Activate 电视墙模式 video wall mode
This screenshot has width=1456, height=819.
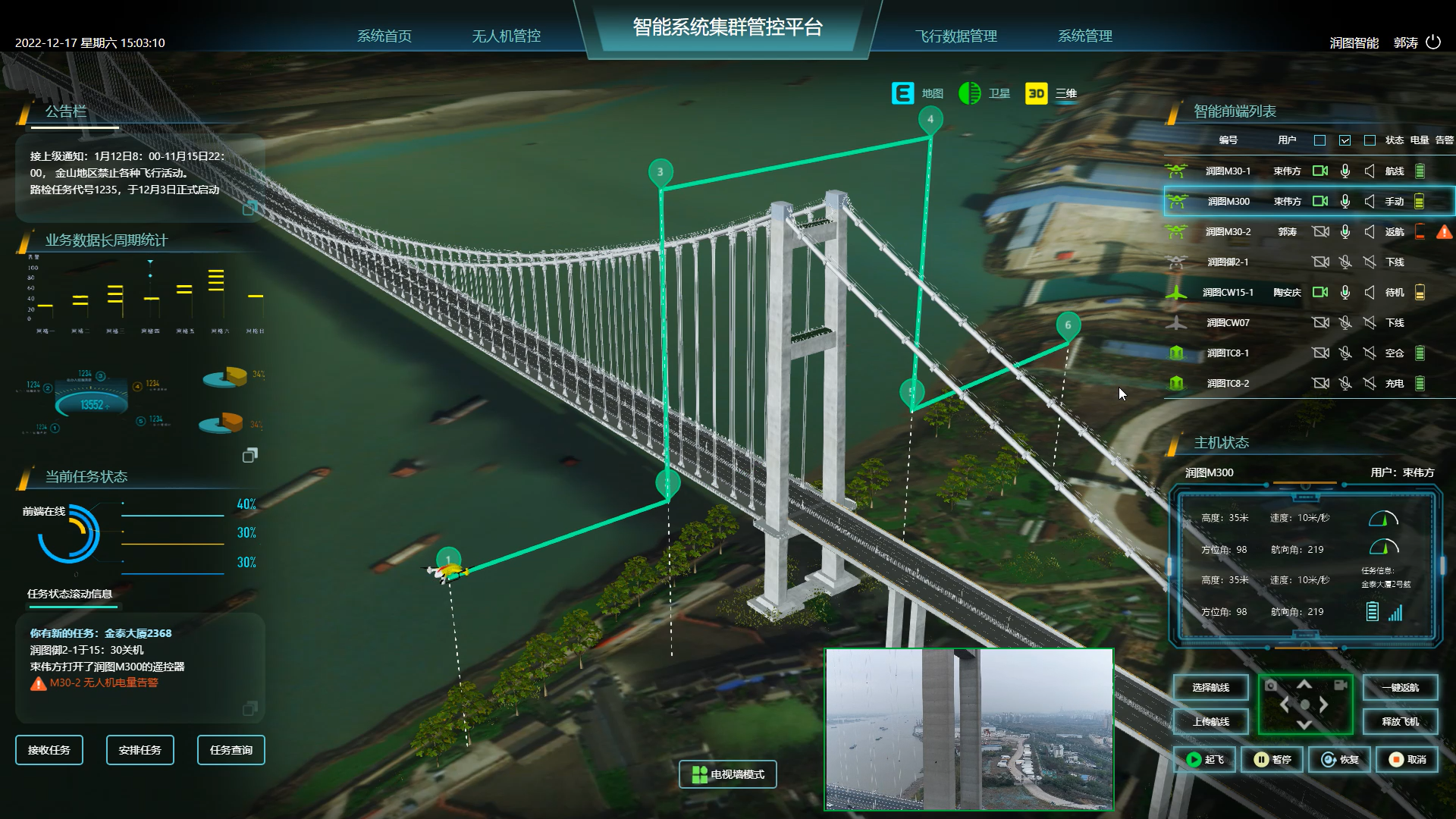pyautogui.click(x=728, y=774)
